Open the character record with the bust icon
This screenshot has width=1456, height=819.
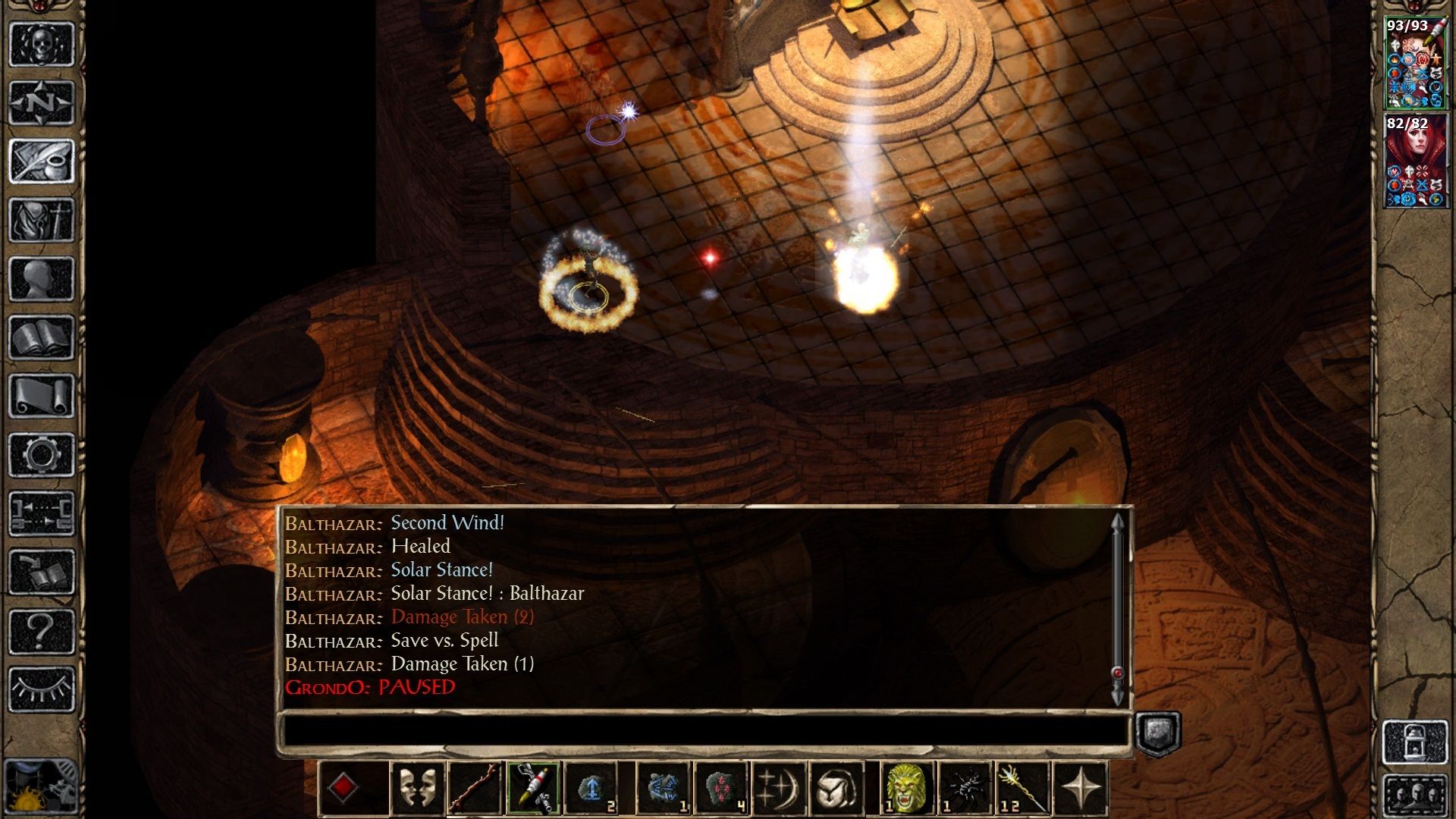[42, 278]
